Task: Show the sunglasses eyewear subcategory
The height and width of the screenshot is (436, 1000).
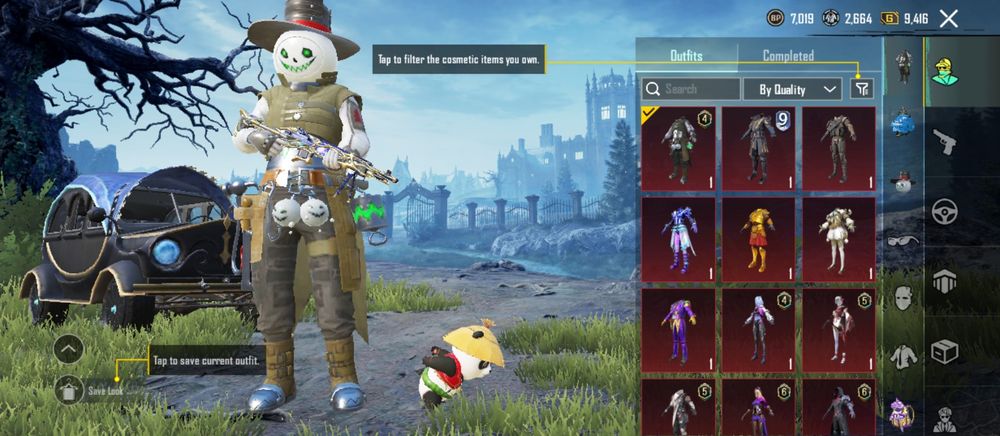Action: click(x=903, y=239)
